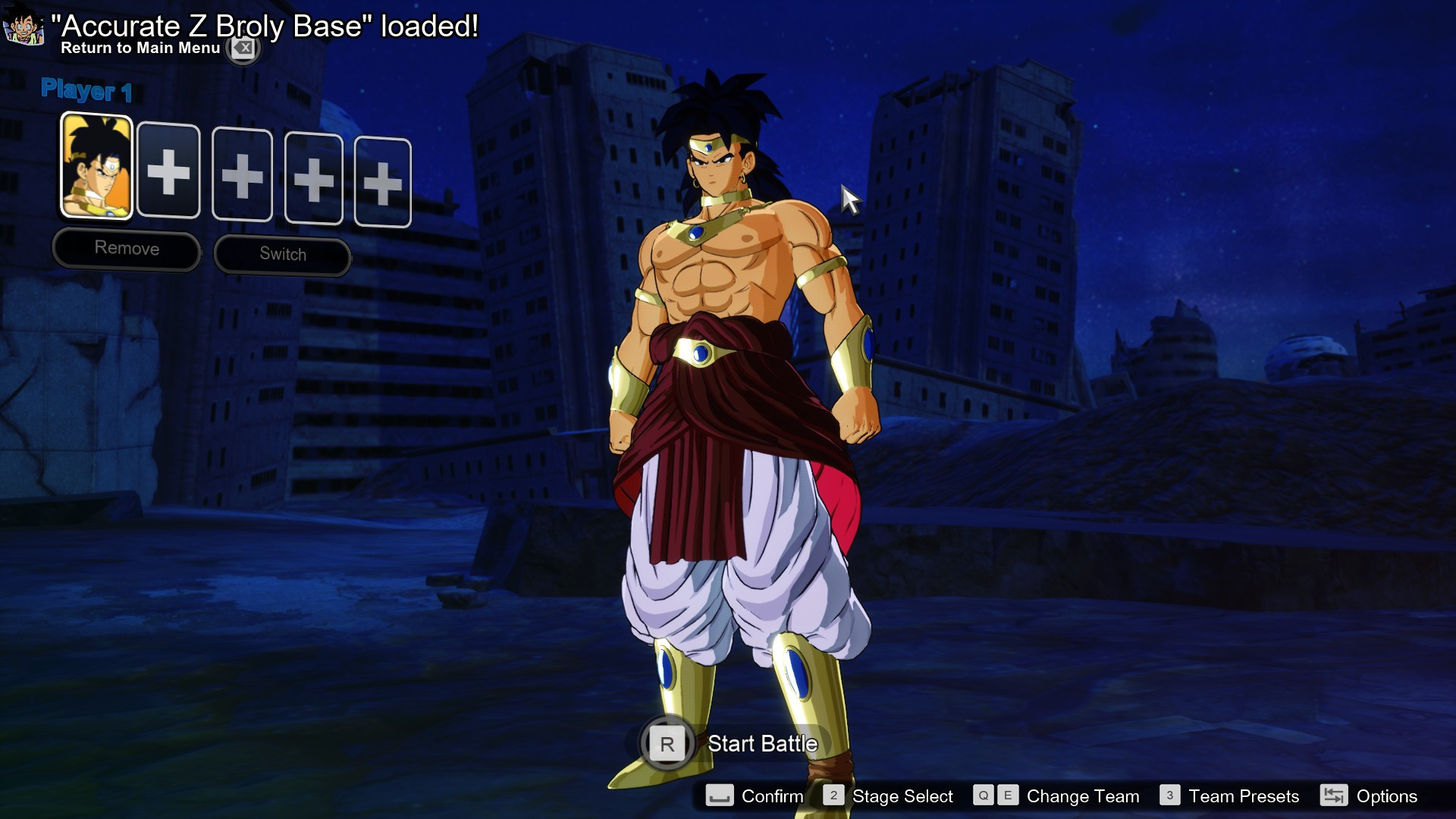Screen dimensions: 1456x819
Task: Click the plus icon on the third team slot
Action: pyautogui.click(x=241, y=177)
